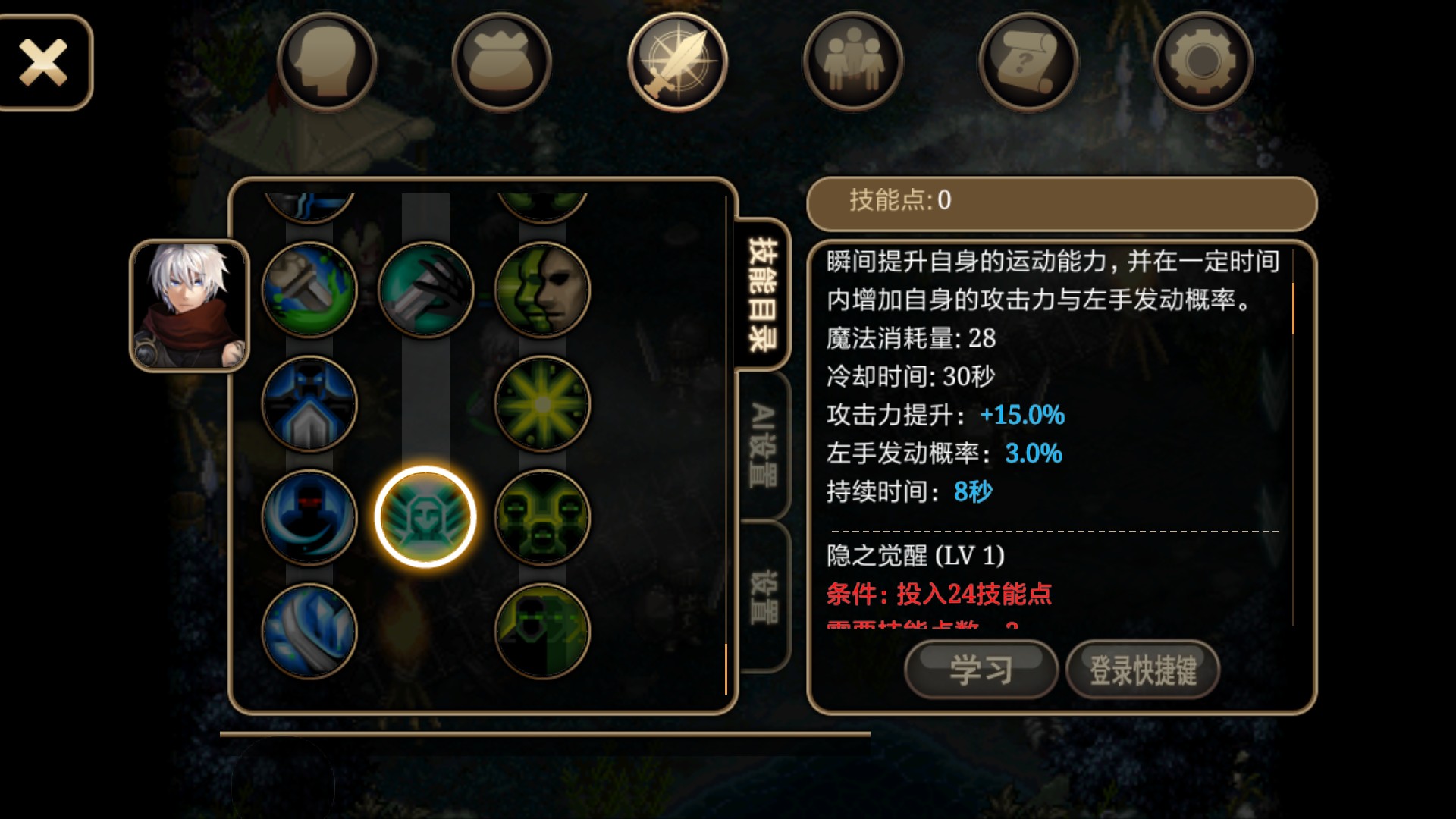The width and height of the screenshot is (1456, 819).
Task: Open the quest scroll menu
Action: click(1028, 62)
